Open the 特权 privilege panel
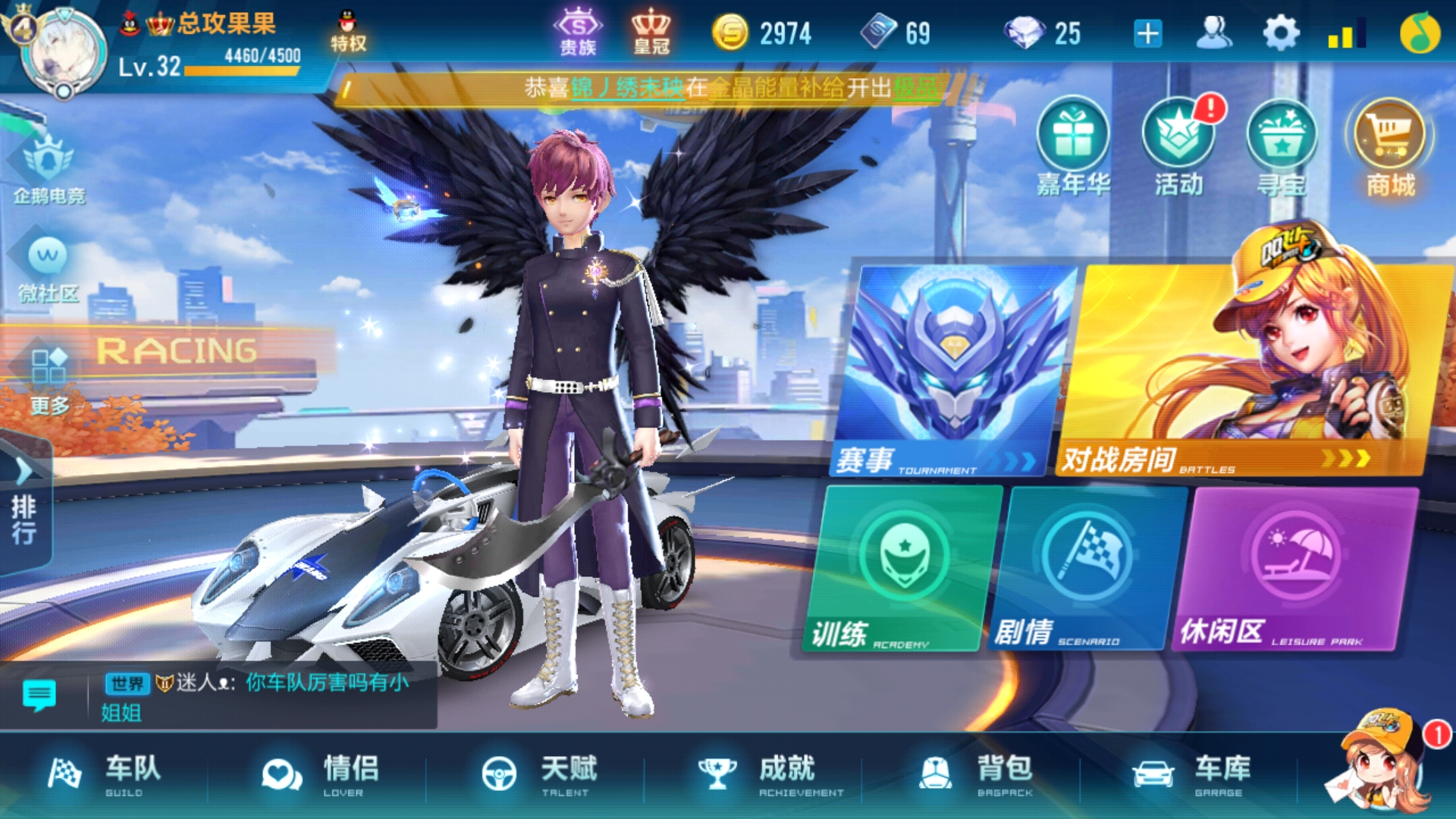Viewport: 1456px width, 819px height. click(x=347, y=30)
